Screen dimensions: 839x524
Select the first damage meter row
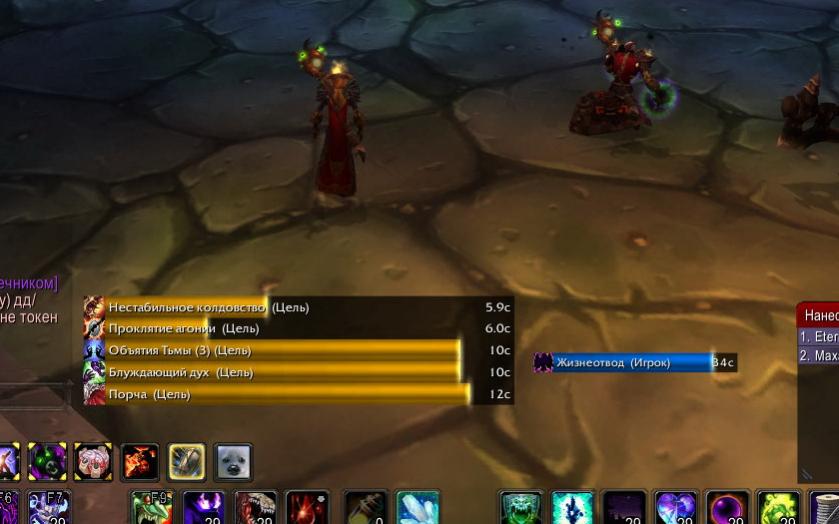tap(818, 337)
